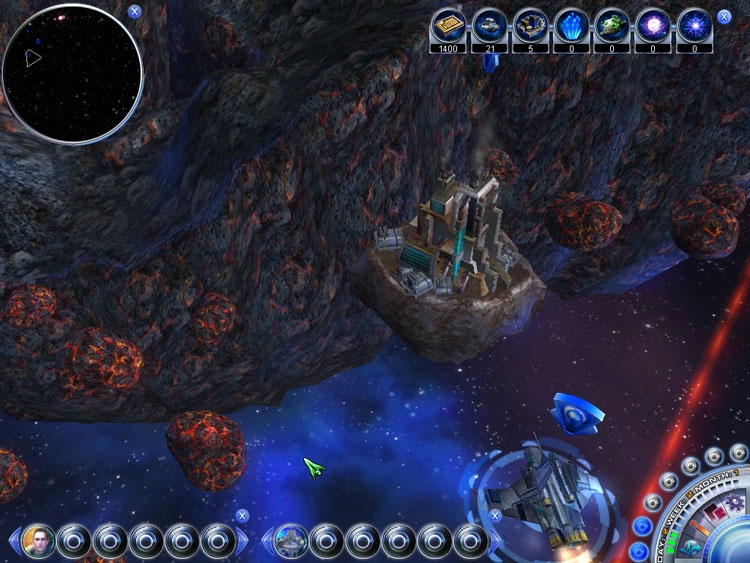This screenshot has height=563, width=750.
Task: Select the purple glowing orb resource icon
Action: tap(653, 25)
